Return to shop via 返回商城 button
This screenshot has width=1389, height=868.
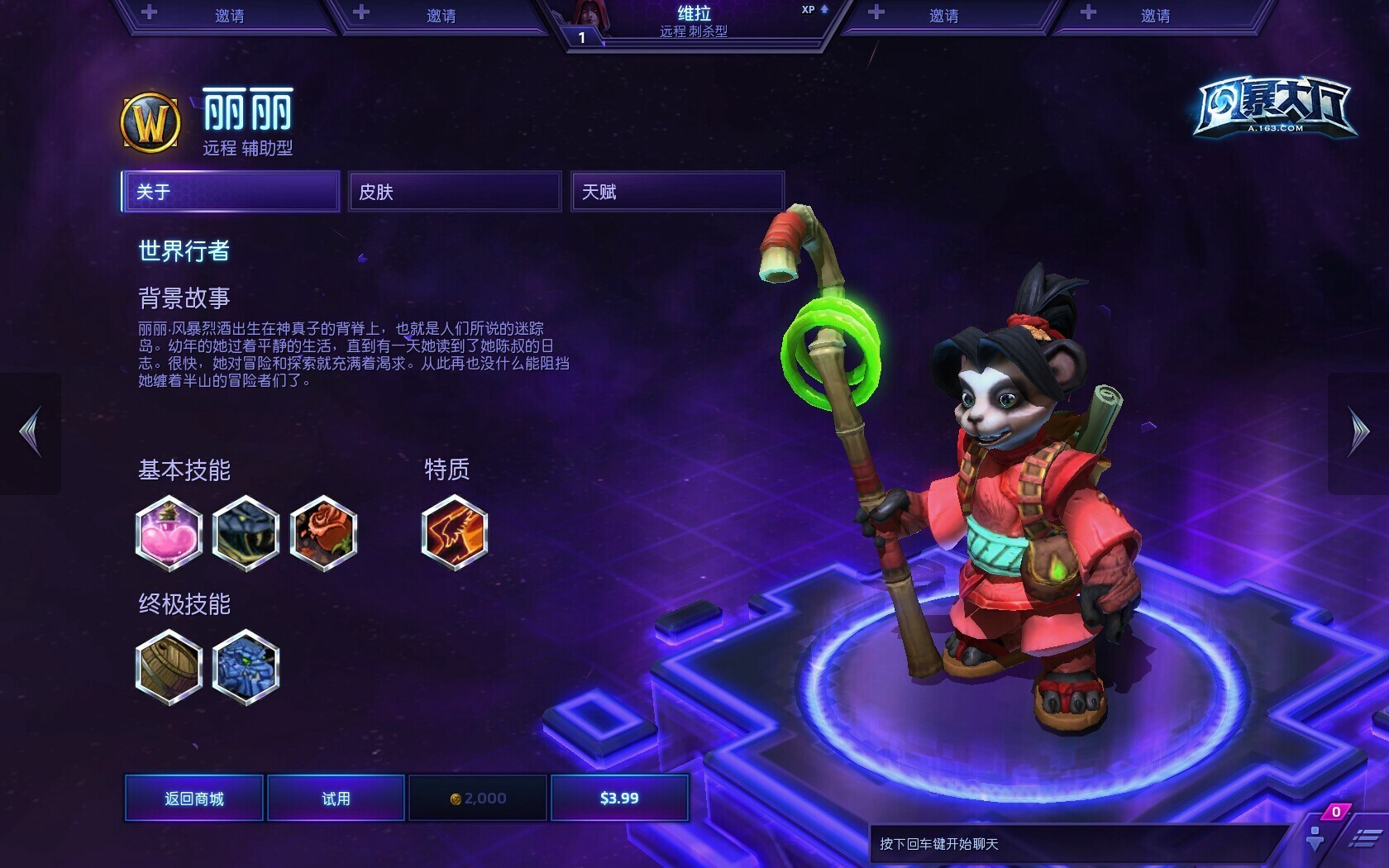point(194,798)
